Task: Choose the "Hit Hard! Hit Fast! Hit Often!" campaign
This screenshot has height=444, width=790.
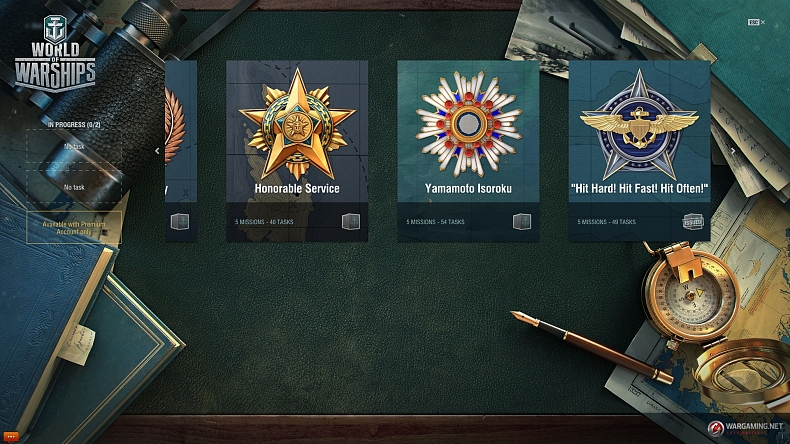Action: (639, 150)
